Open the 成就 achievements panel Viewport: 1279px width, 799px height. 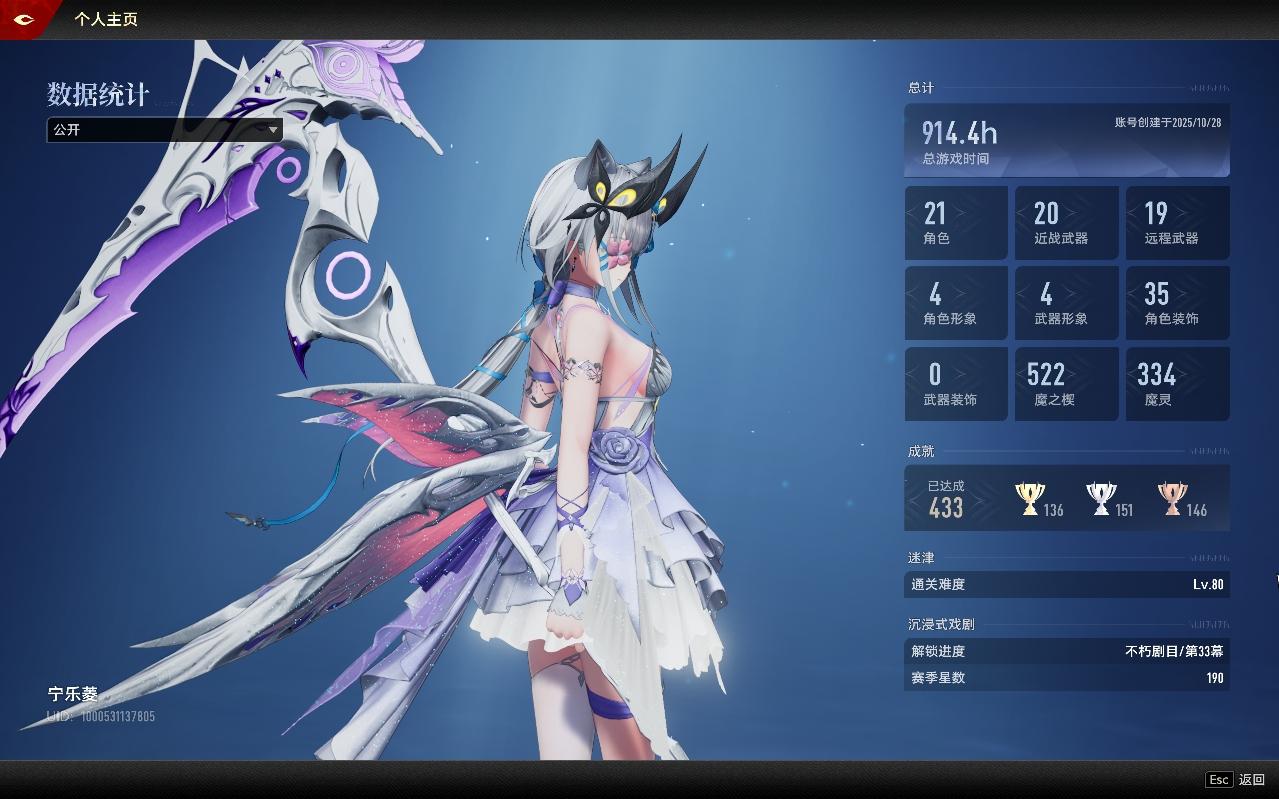[1067, 498]
